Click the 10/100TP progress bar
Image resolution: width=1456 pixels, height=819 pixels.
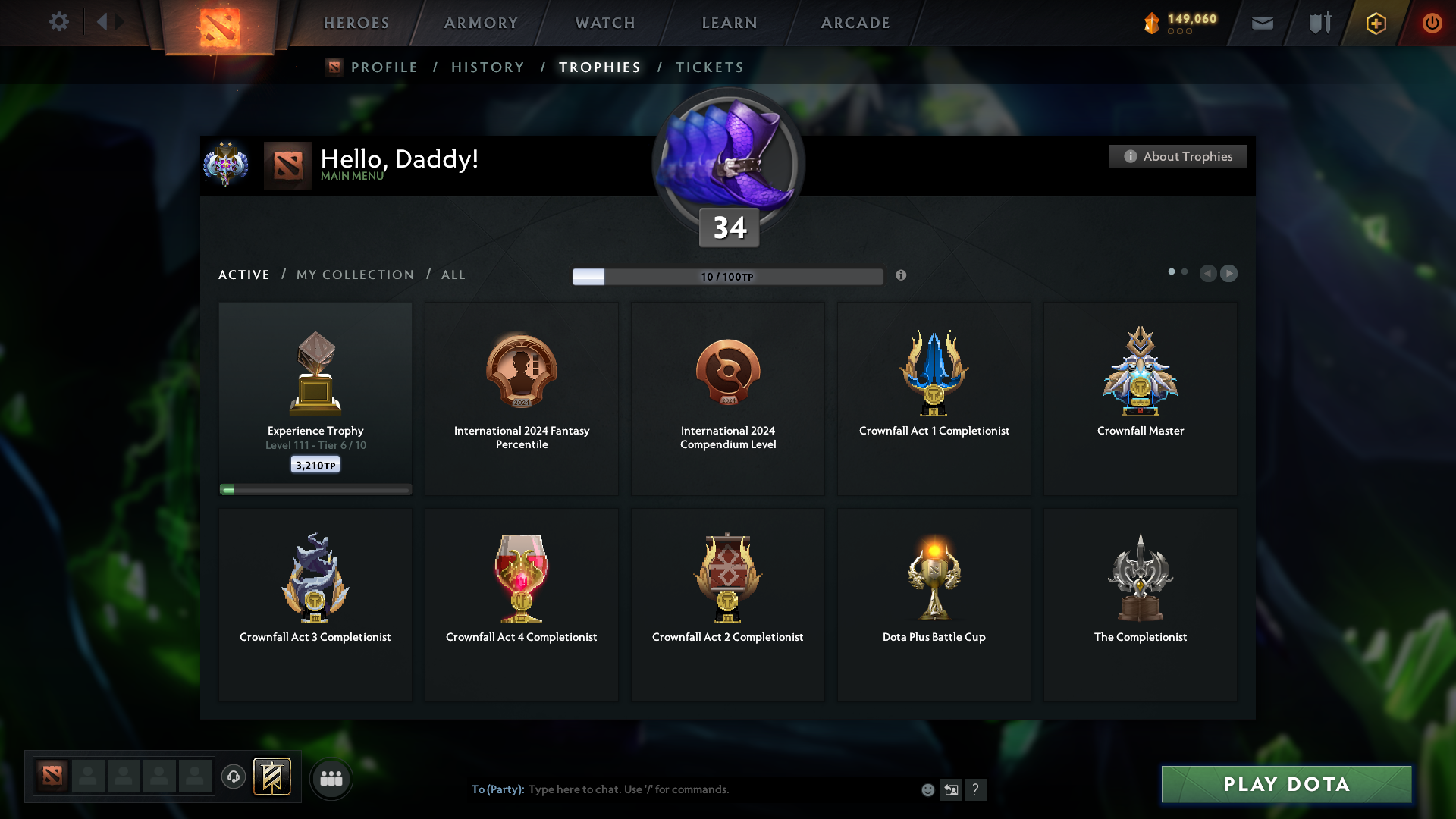pyautogui.click(x=727, y=276)
